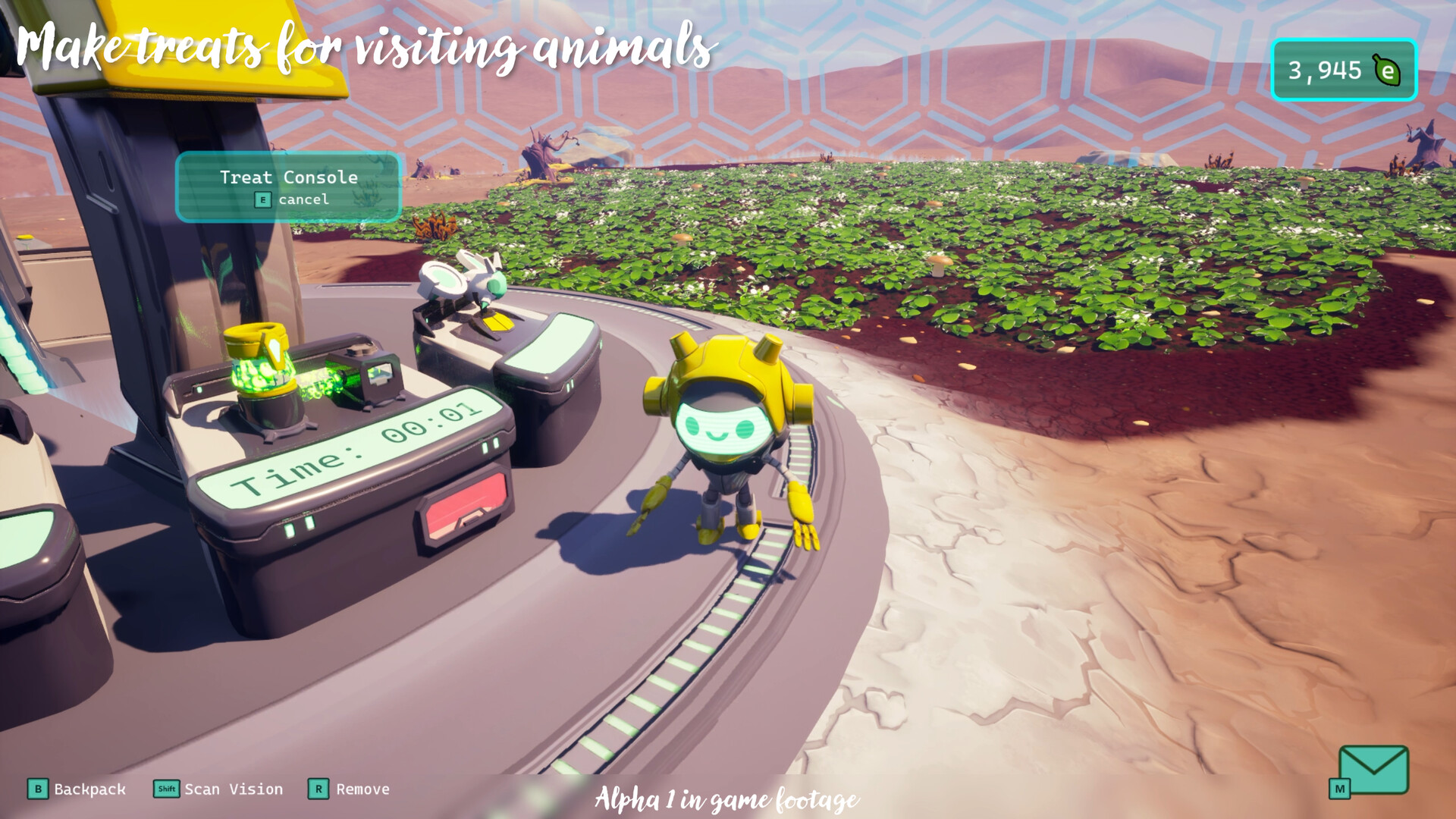This screenshot has height=819, width=1456.
Task: Expand the Treat Console tooltip panel
Action: point(288,187)
